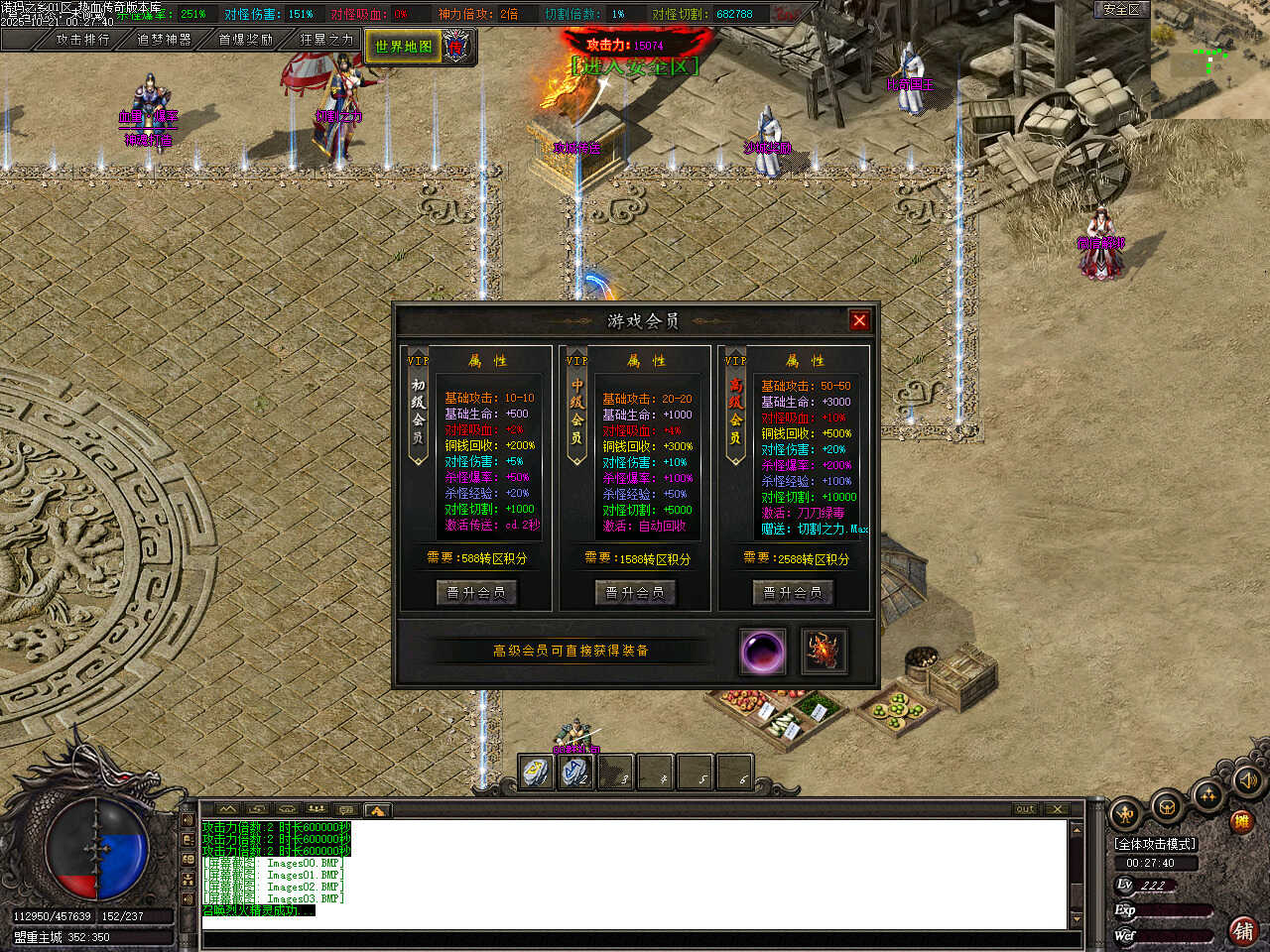
Task: Open the red 铺 shop button
Action: point(1243,930)
